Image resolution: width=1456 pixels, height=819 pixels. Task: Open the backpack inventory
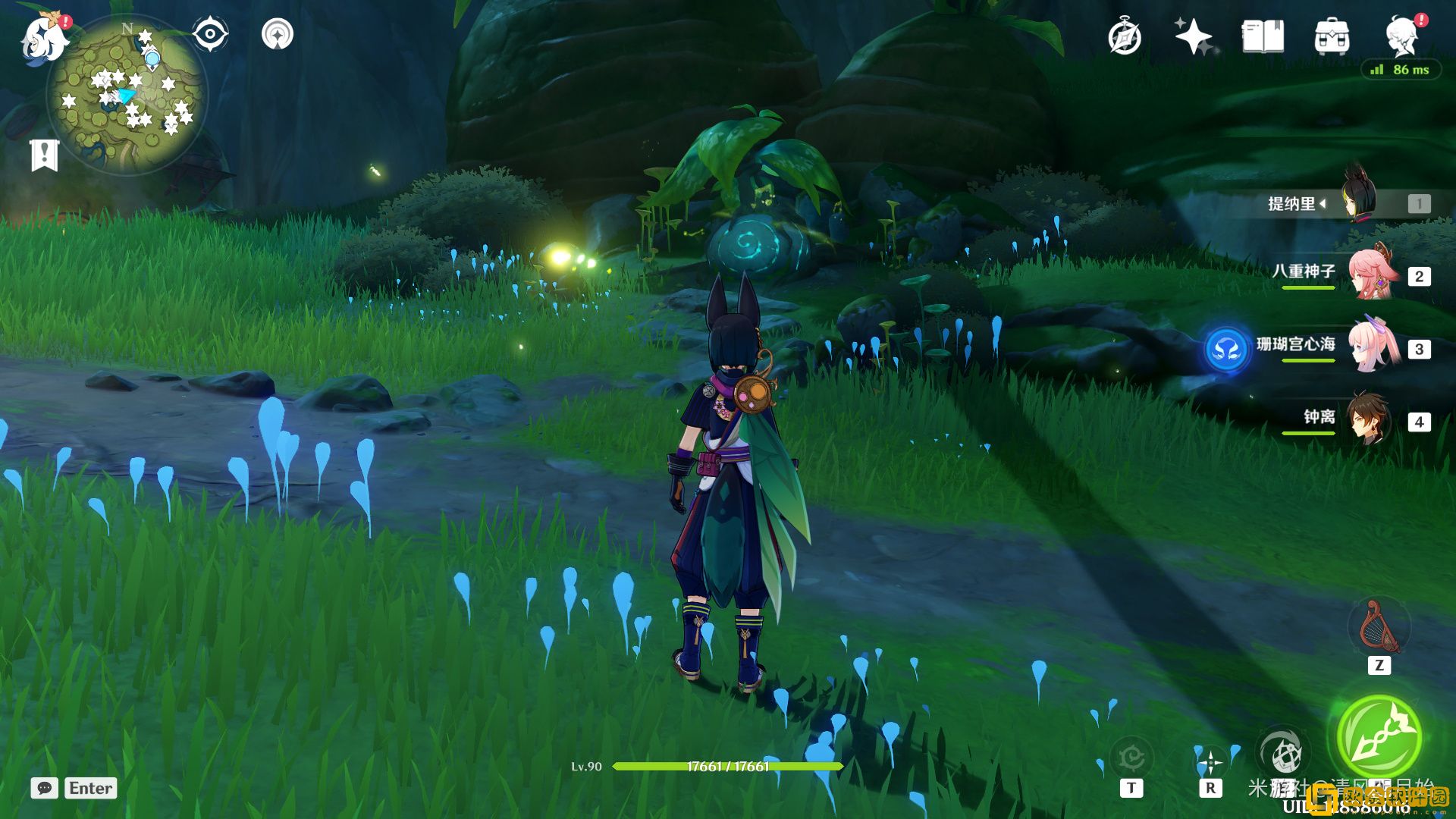coord(1332,36)
